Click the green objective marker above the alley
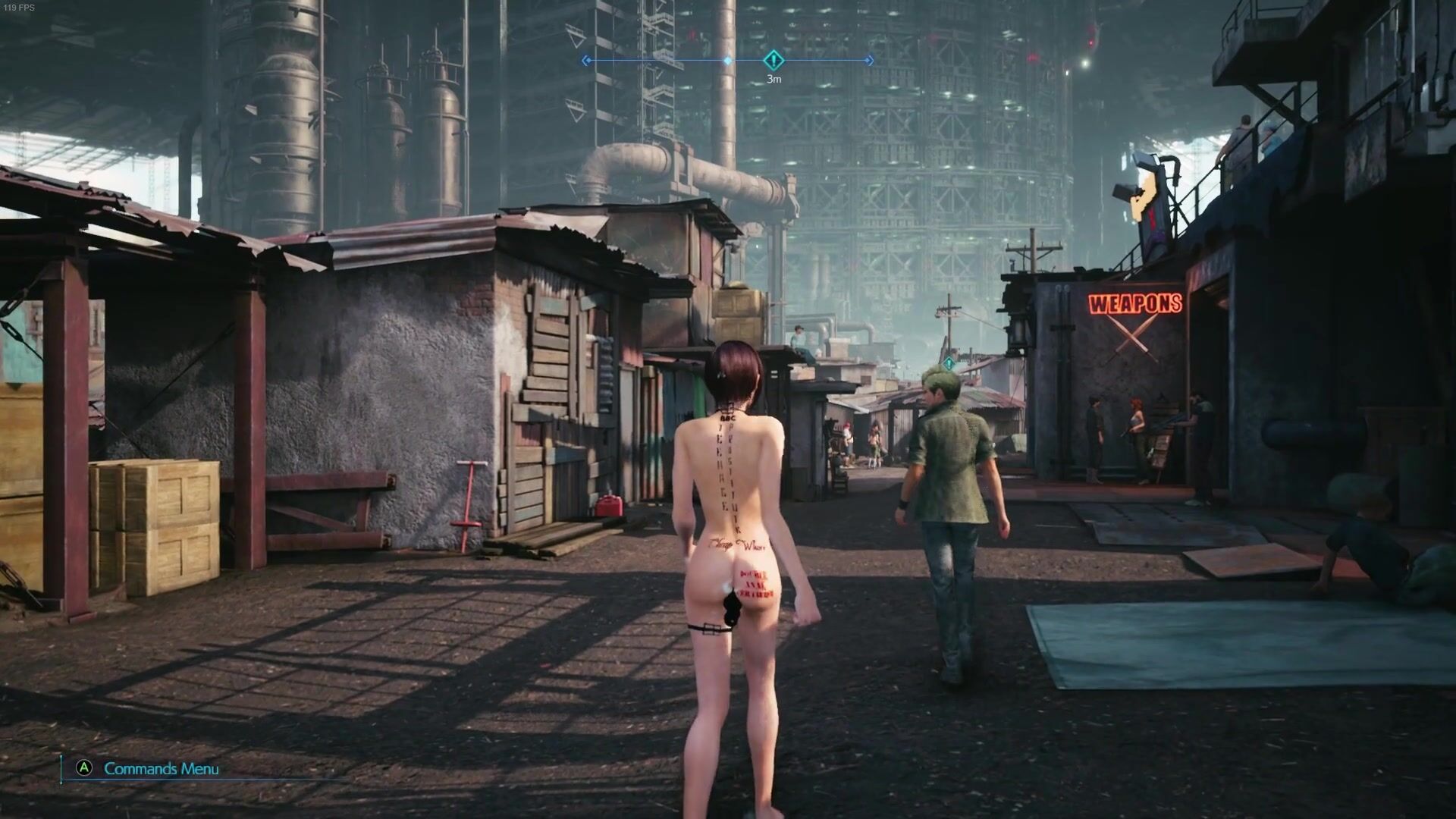Image resolution: width=1456 pixels, height=819 pixels. (949, 363)
